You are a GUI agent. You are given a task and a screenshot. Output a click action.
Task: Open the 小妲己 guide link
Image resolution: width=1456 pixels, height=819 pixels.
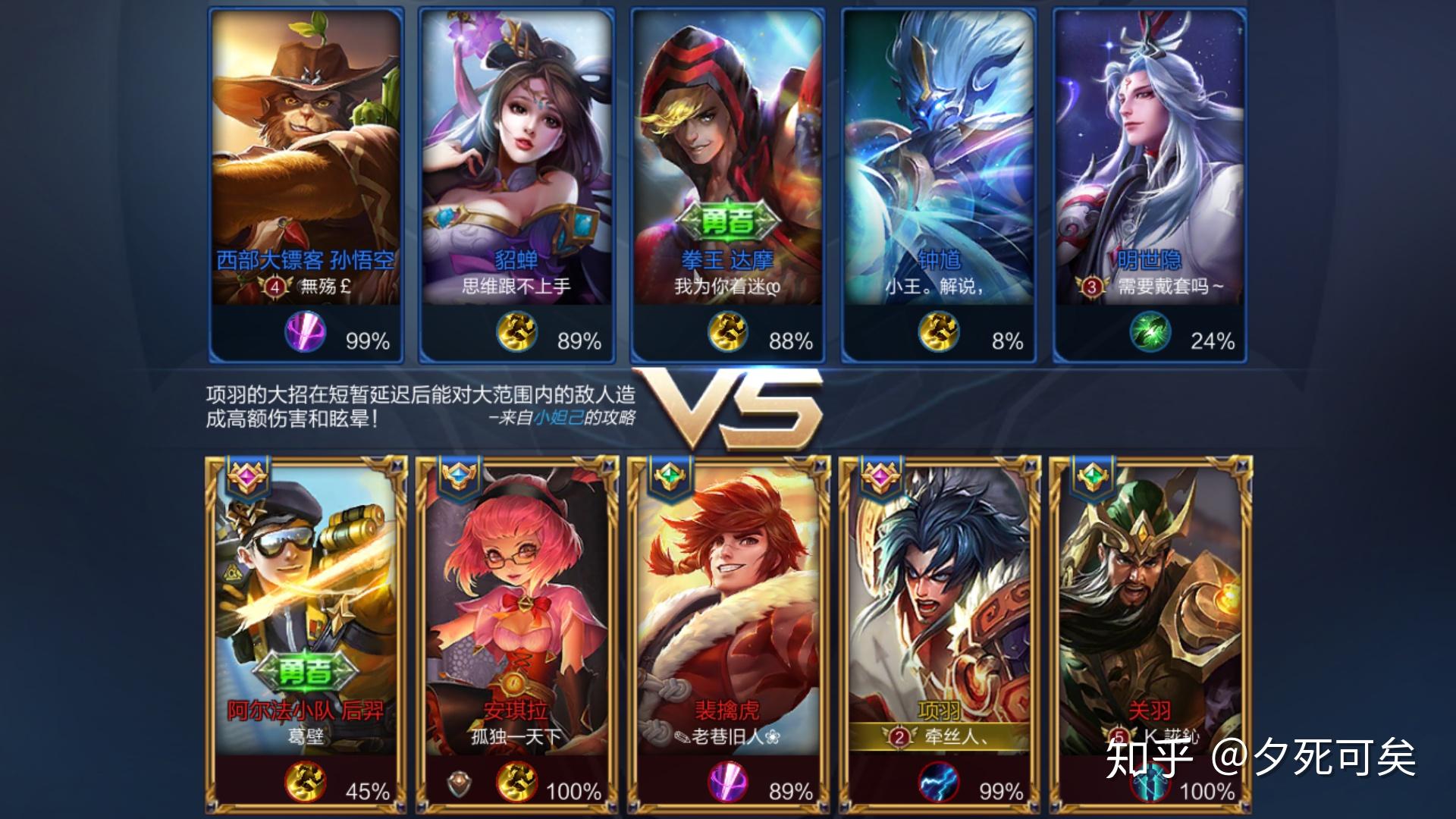coord(557,418)
